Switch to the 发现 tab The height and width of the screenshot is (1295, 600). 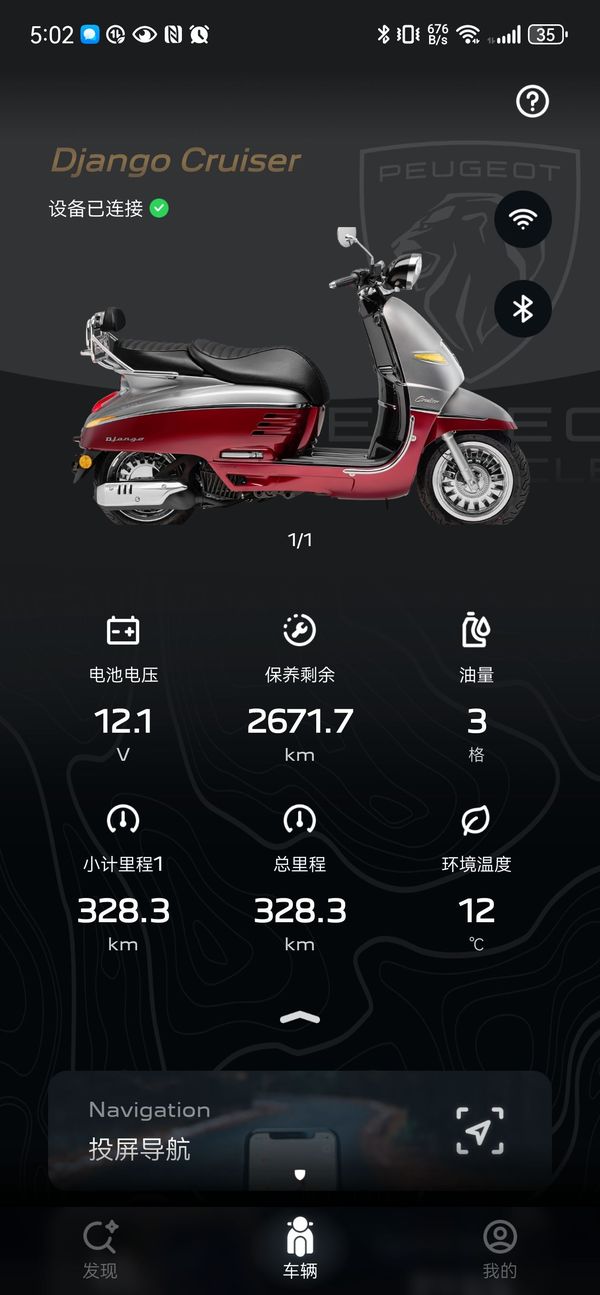click(x=100, y=1249)
